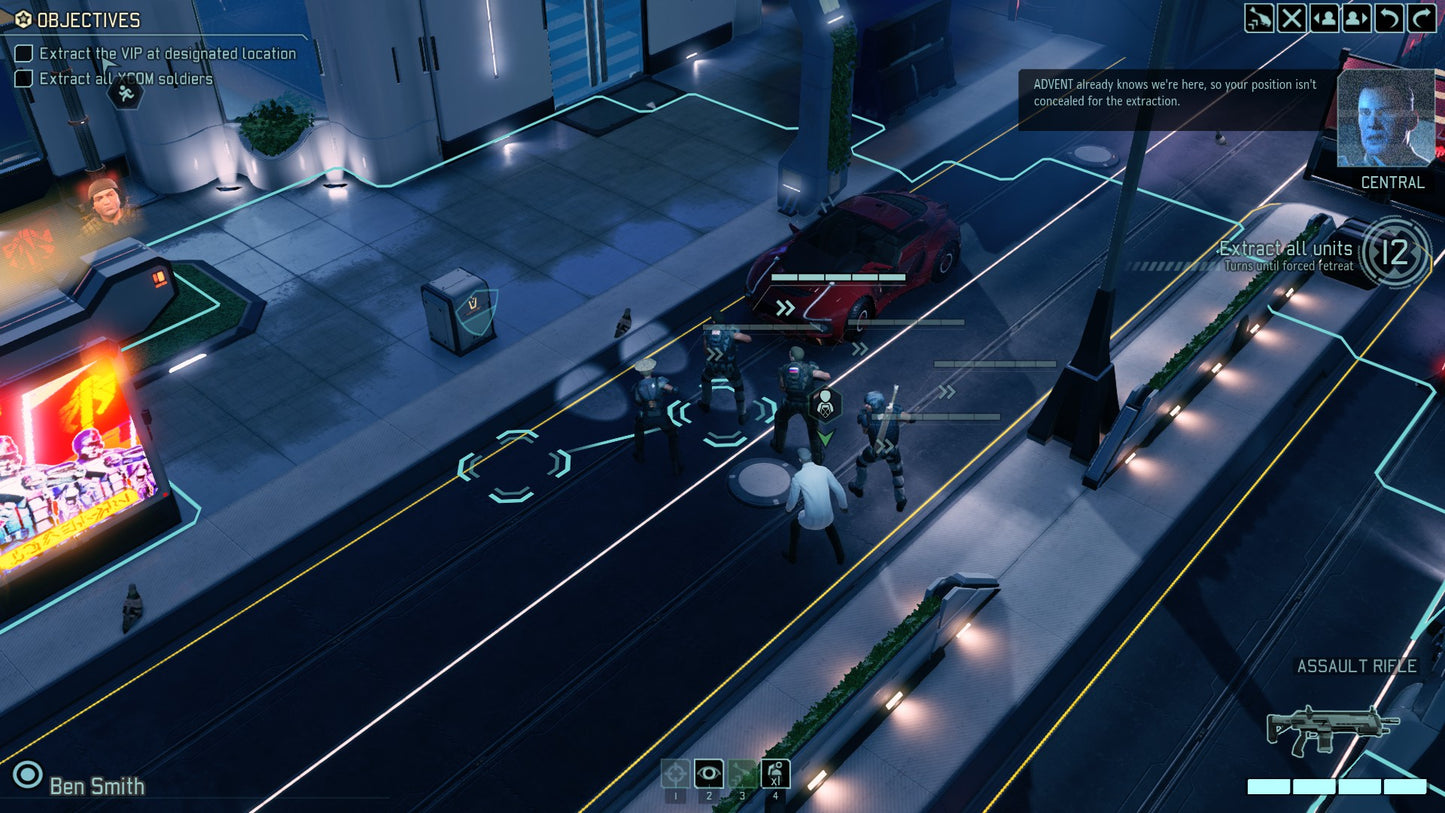
Task: Rotate the camera right with the curved arrow
Action: point(1422,18)
